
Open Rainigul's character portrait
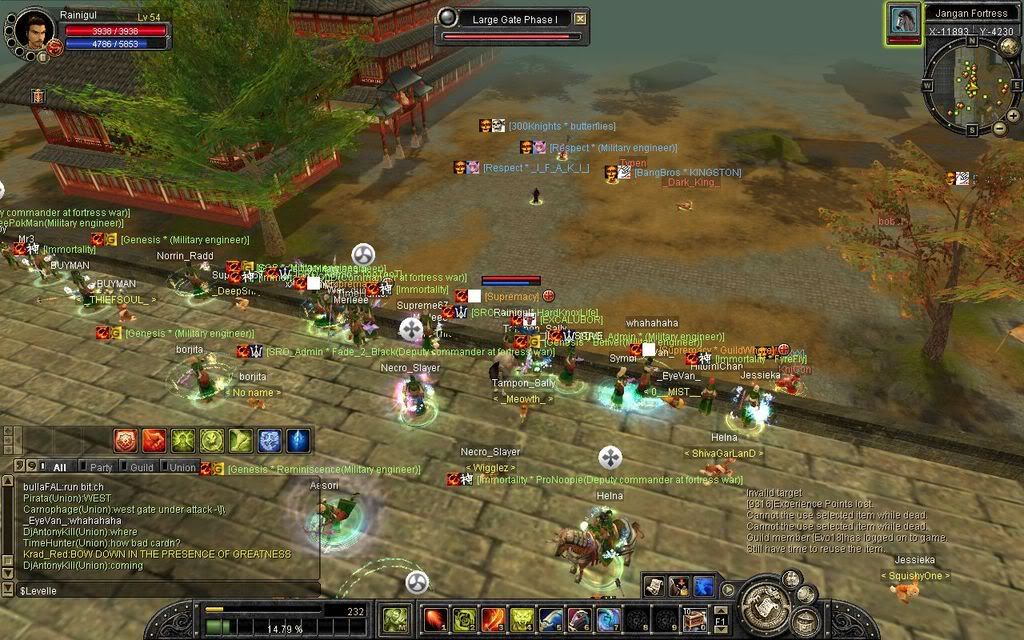(34, 29)
